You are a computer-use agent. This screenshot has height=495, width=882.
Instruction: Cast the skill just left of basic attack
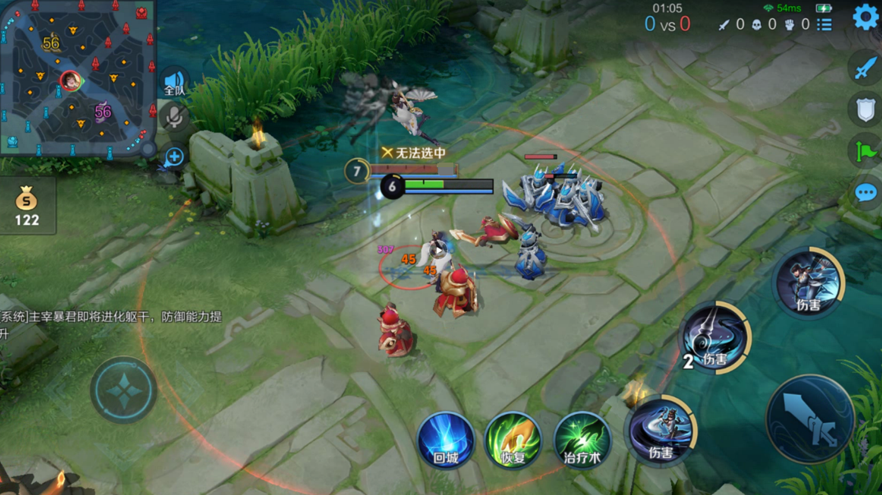coord(661,431)
